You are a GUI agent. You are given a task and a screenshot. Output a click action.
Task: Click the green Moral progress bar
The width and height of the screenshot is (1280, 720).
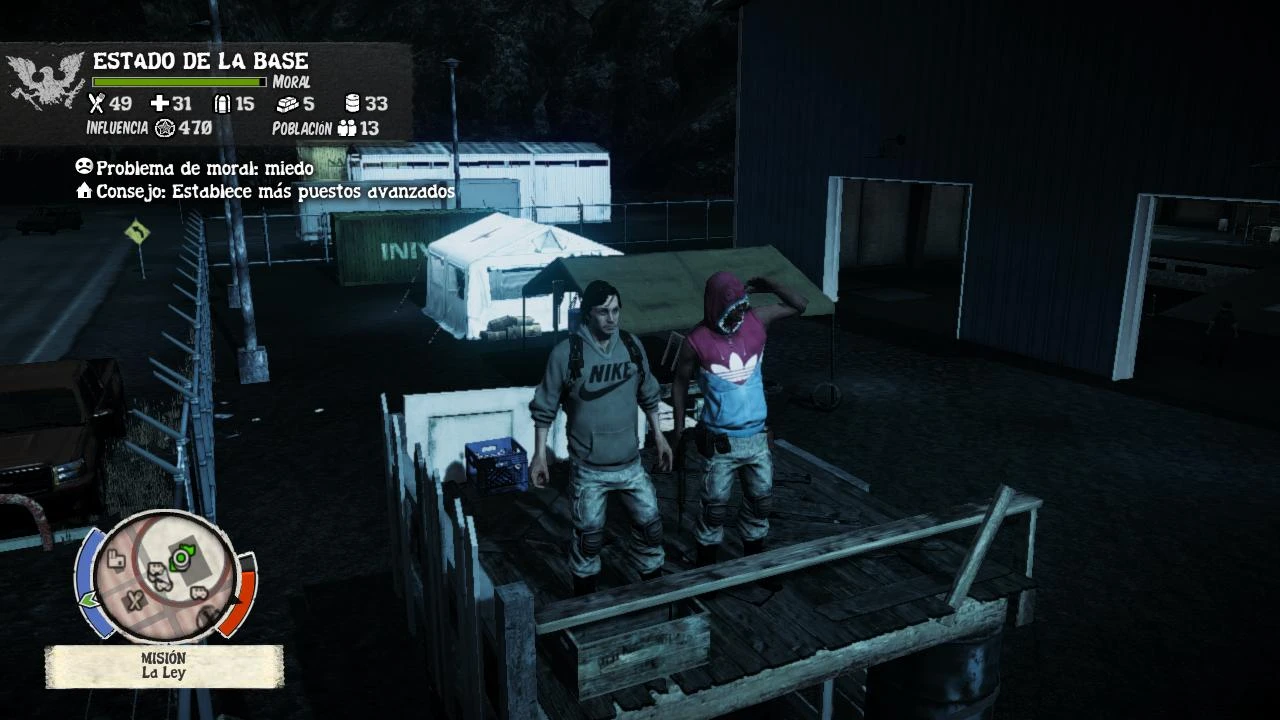pyautogui.click(x=180, y=80)
